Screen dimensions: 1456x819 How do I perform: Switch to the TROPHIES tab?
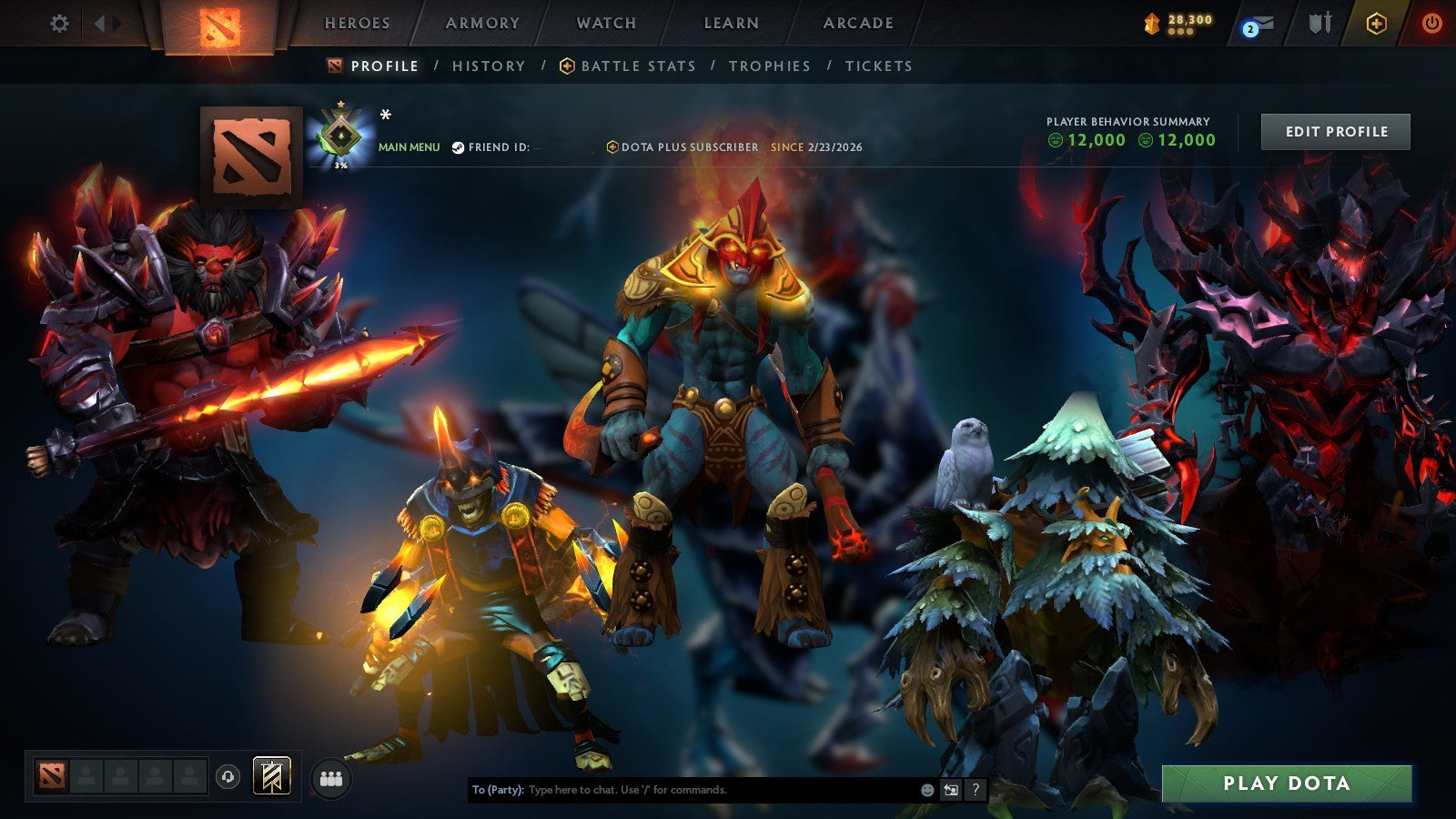click(x=770, y=66)
